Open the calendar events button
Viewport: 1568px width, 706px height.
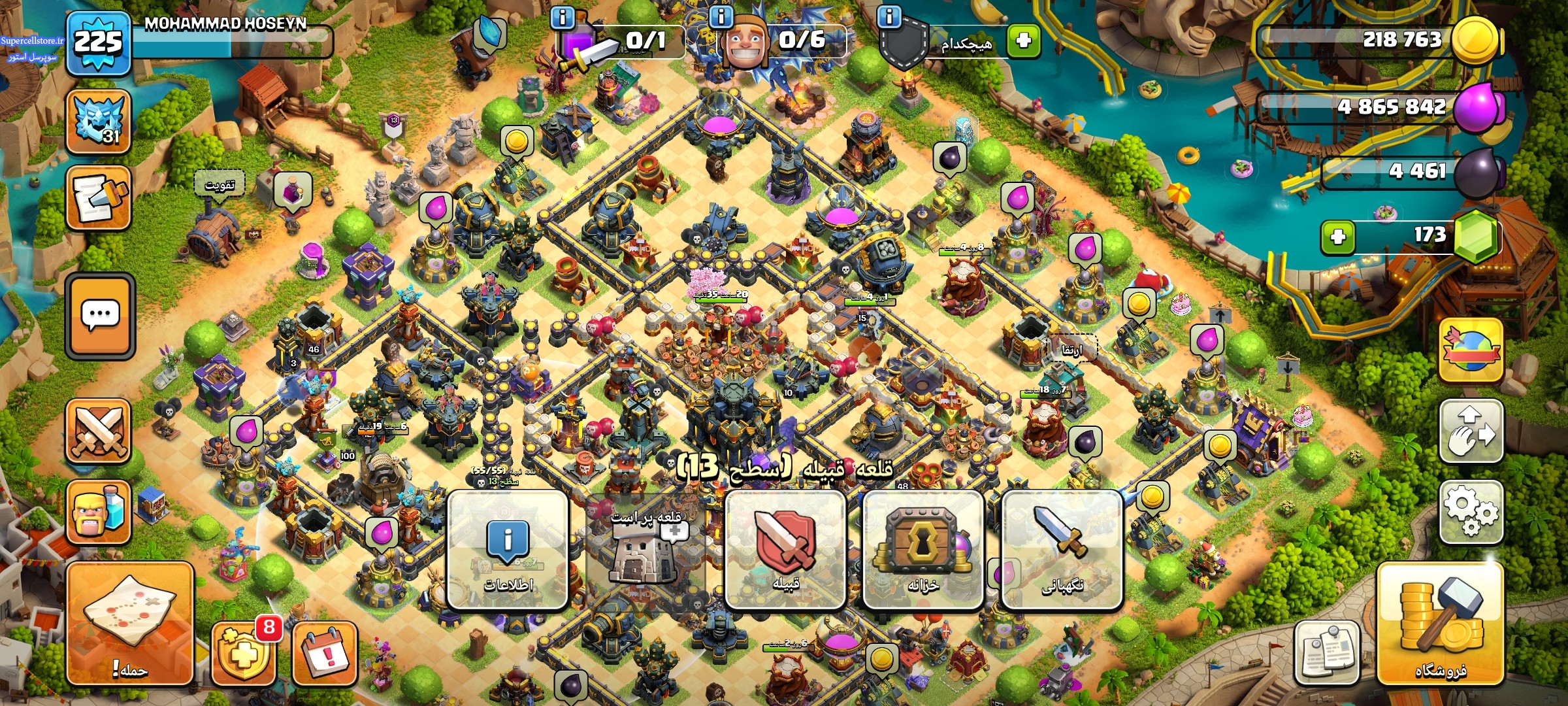[325, 652]
